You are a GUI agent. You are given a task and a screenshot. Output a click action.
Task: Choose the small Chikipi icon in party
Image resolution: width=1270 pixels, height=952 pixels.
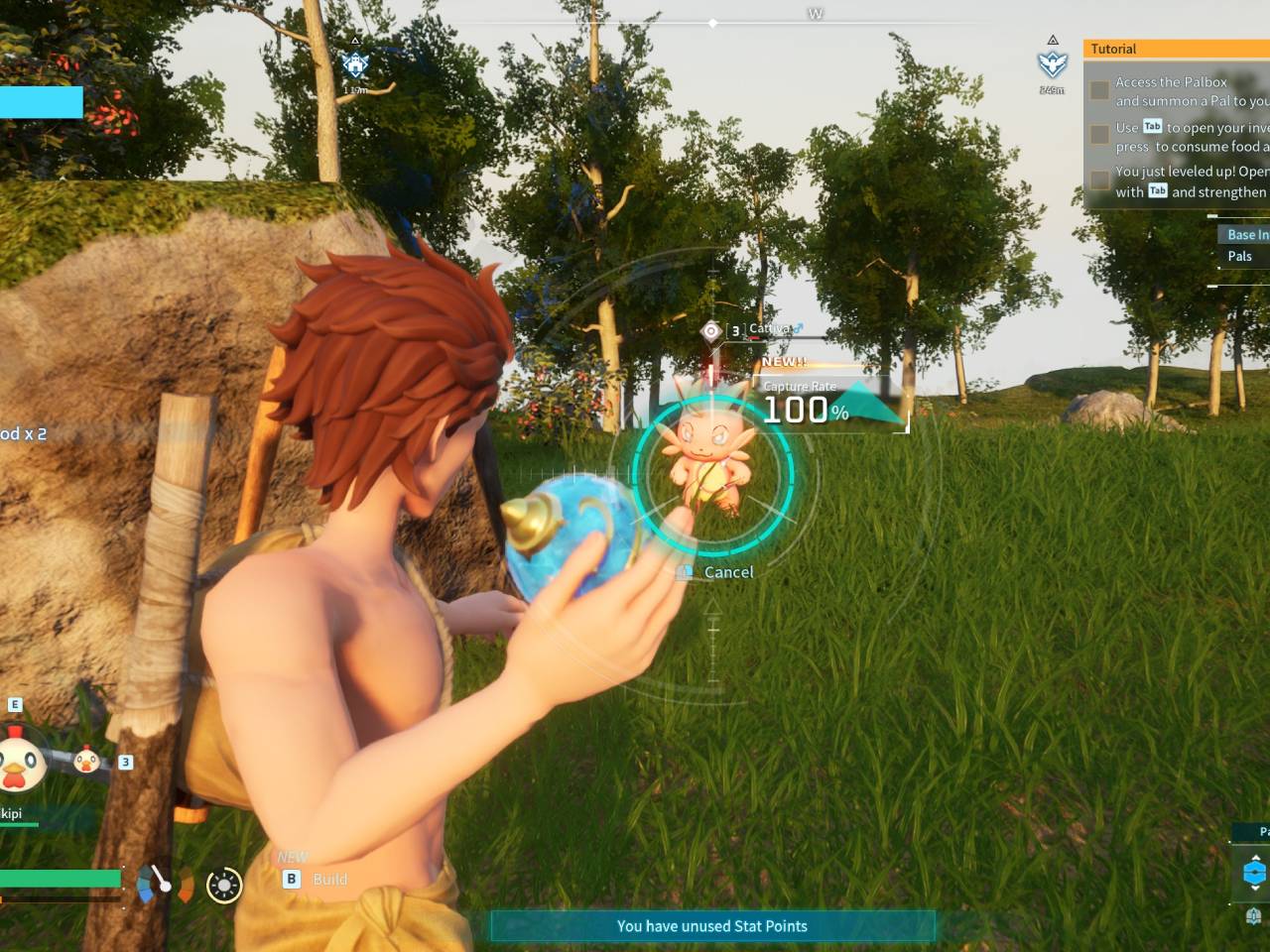coord(87,760)
